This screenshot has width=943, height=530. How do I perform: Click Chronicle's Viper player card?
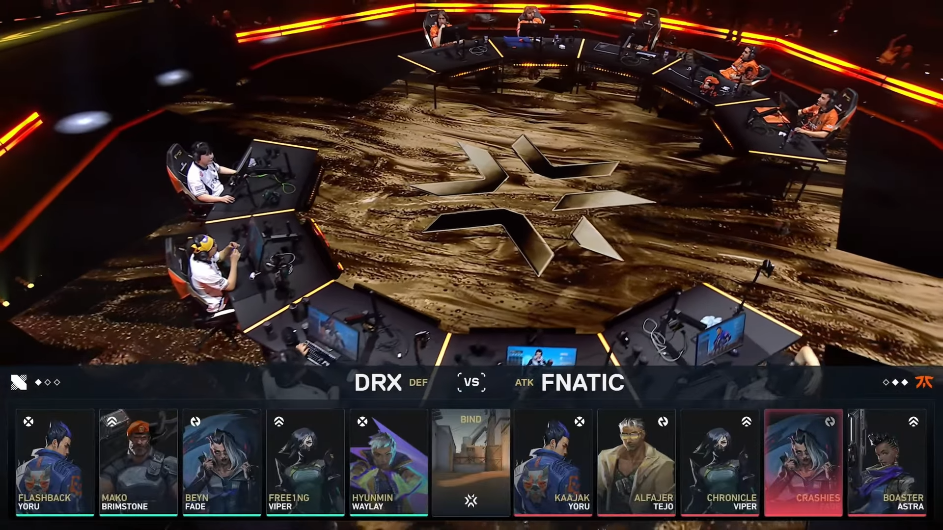coord(720,461)
